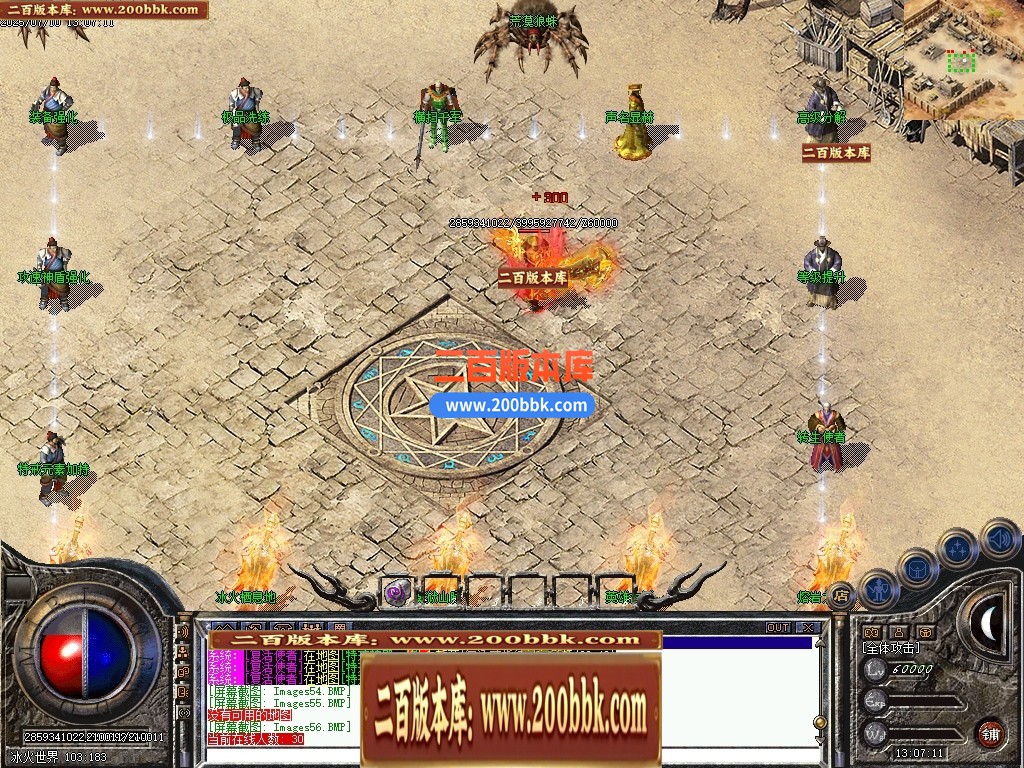Open the skills sparkle round button
The image size is (1024, 768).
coord(959,548)
